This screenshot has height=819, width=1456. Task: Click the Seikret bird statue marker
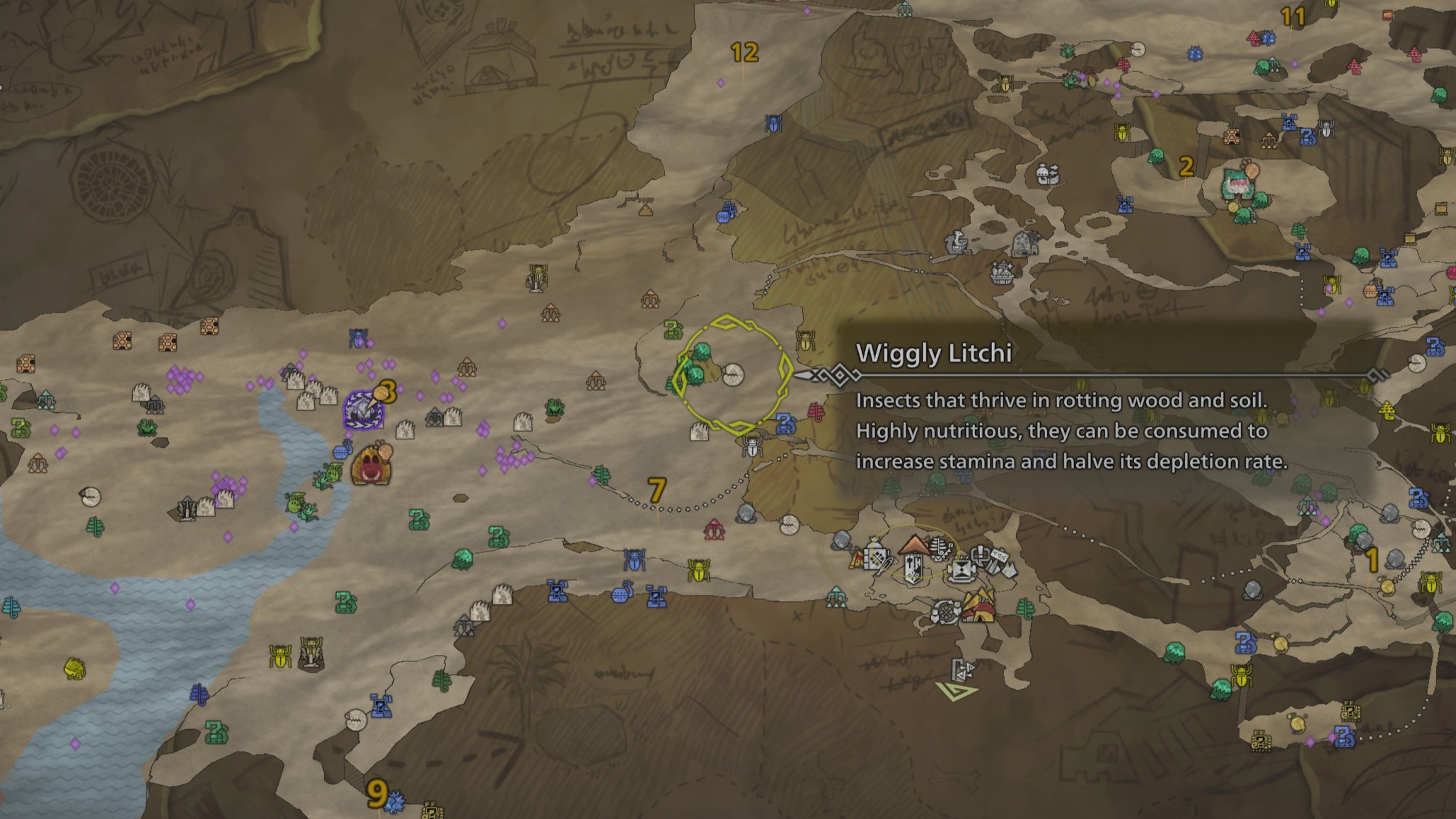pos(957,243)
